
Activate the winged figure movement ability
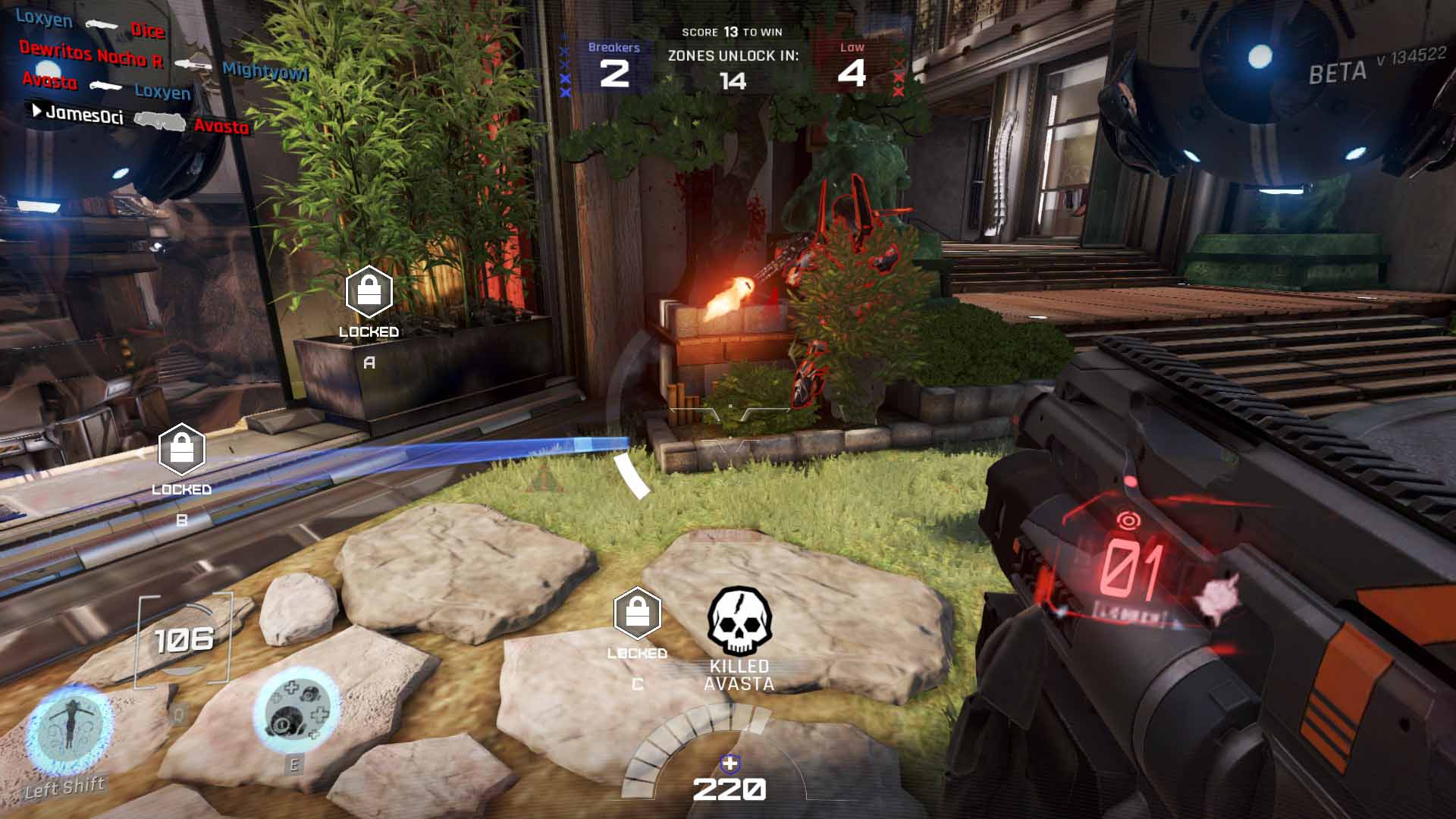click(67, 729)
